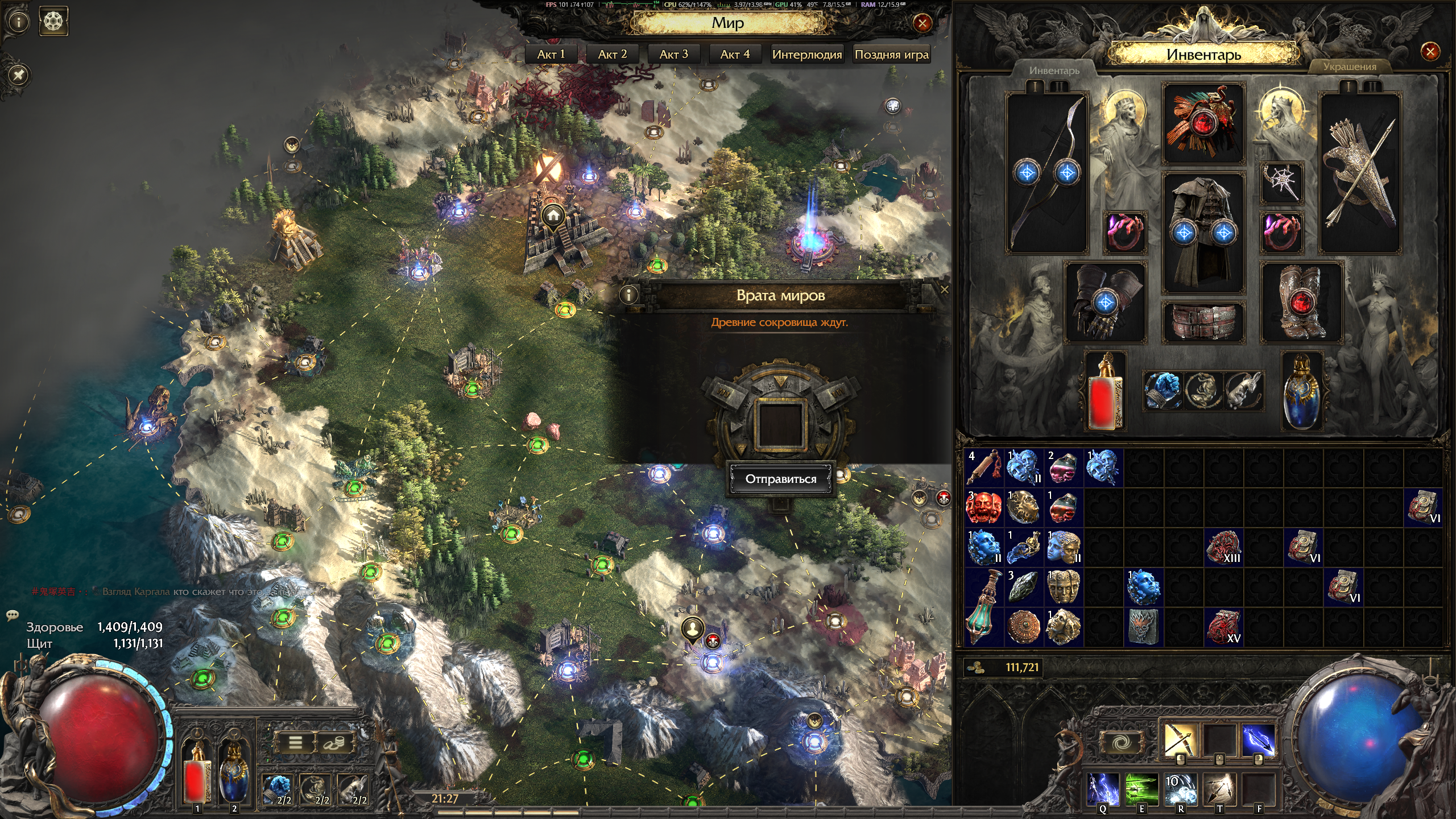1456x819 pixels.
Task: Switch to Интерлюдия tab
Action: 806,55
